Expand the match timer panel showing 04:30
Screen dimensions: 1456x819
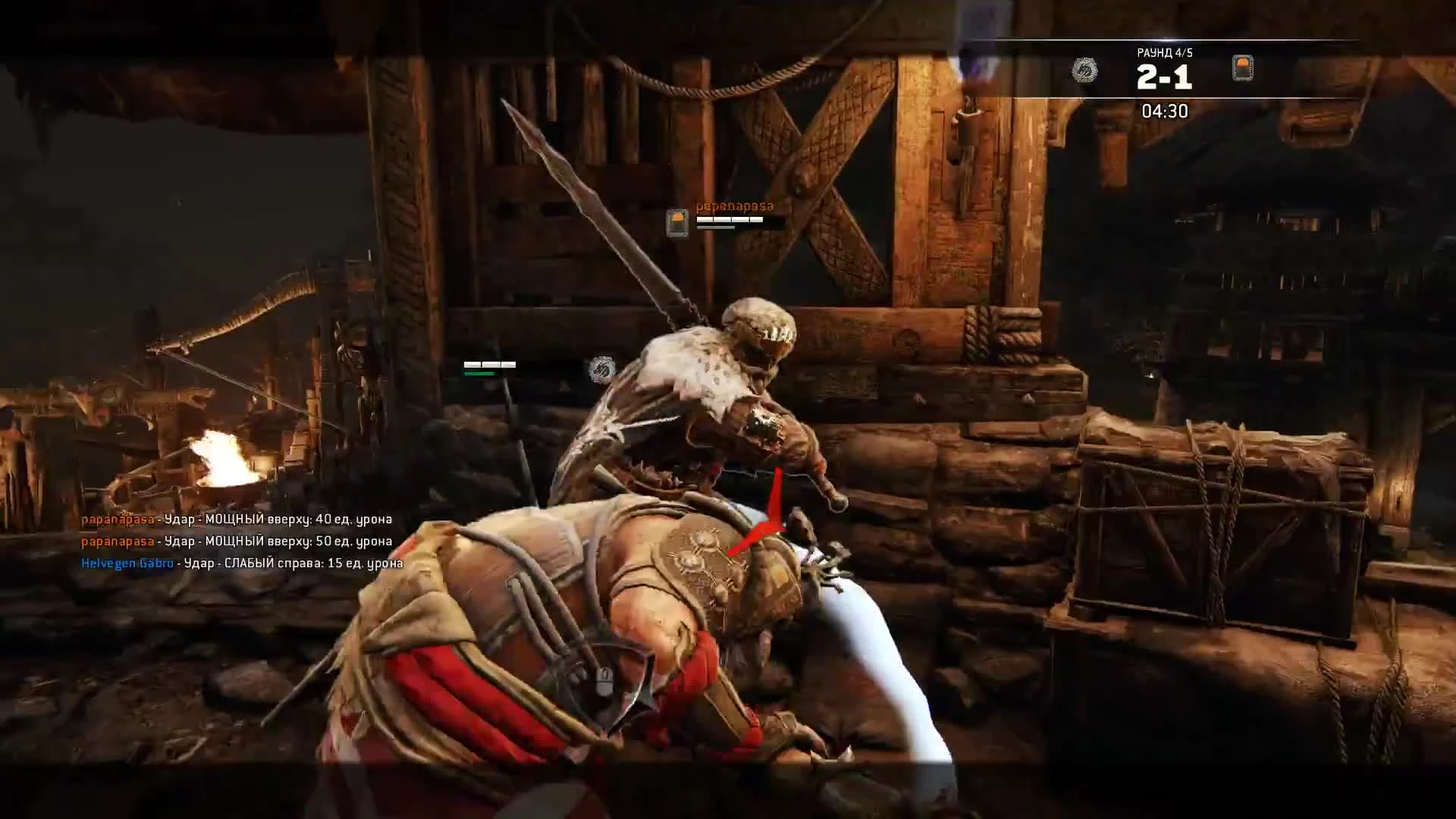tap(1166, 111)
